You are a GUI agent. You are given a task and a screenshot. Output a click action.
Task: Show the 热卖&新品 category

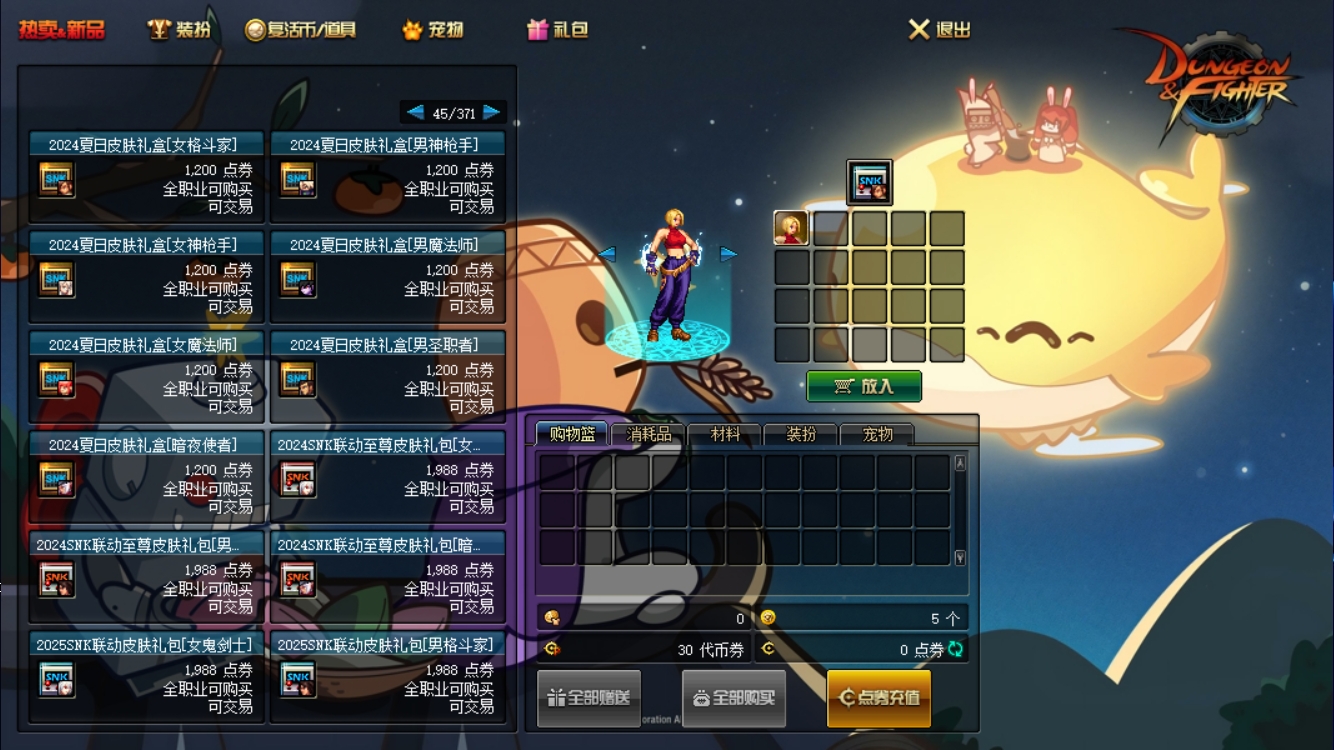pos(61,30)
